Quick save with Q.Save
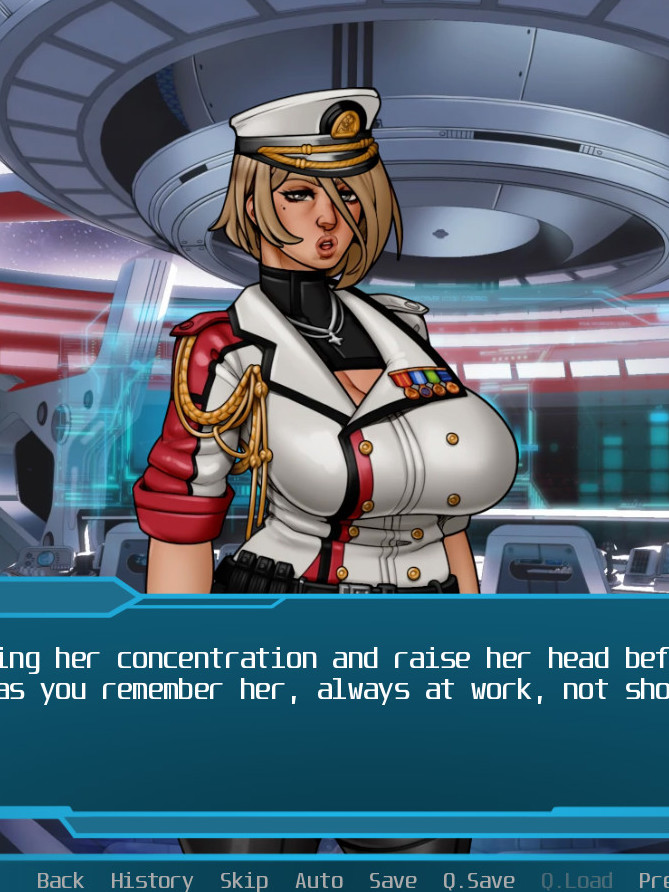This screenshot has height=892, width=669. pyautogui.click(x=478, y=880)
